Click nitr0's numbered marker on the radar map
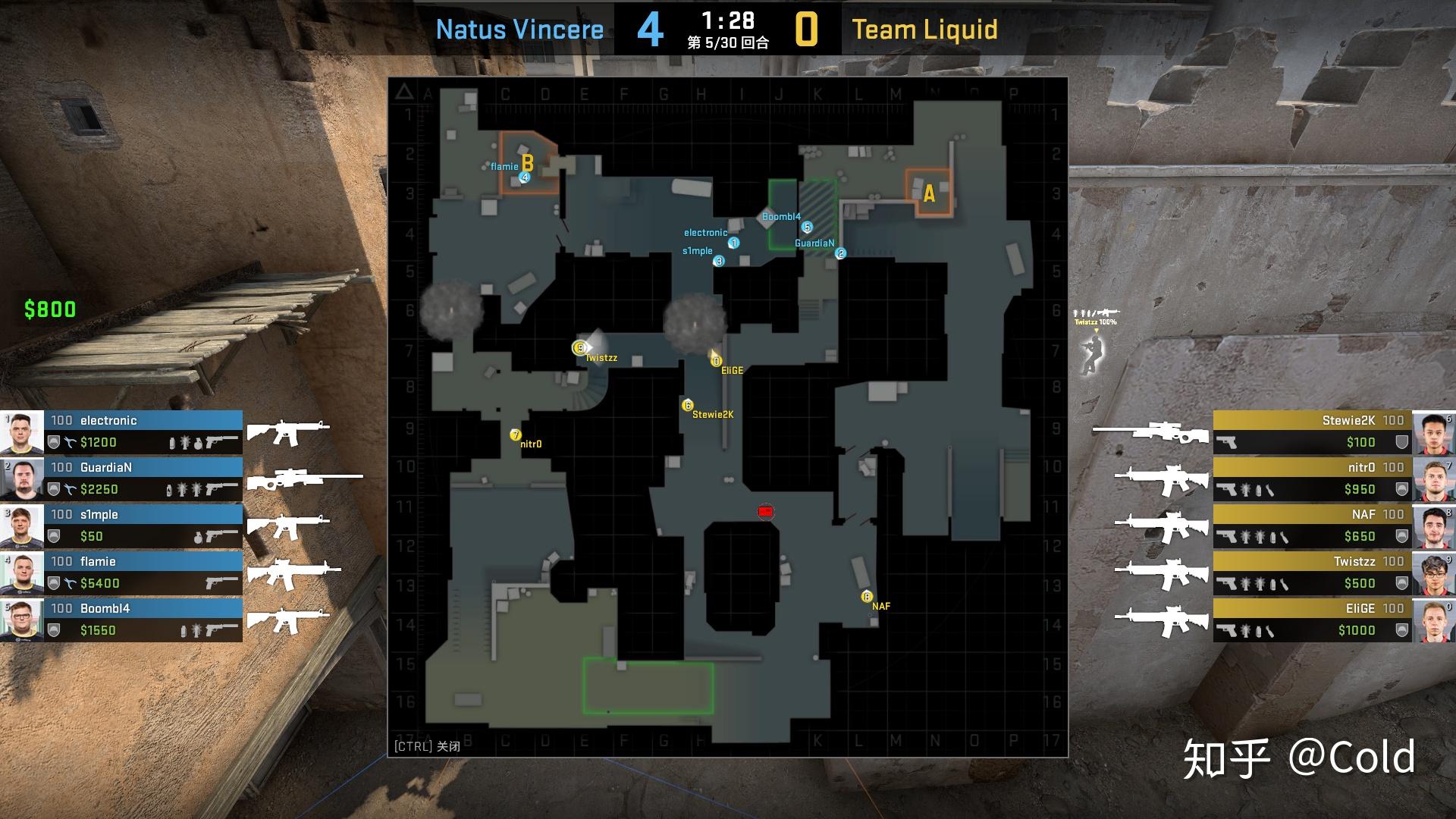This screenshot has height=819, width=1456. pos(516,436)
